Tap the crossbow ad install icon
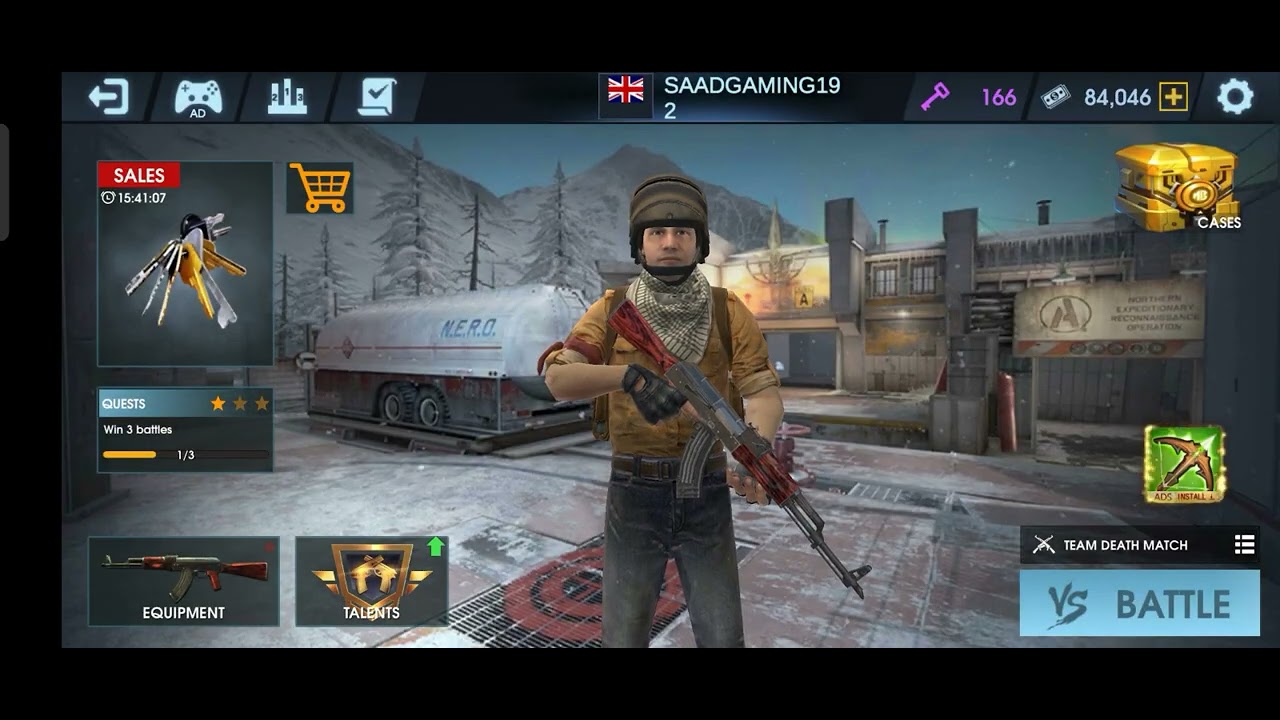This screenshot has width=1280, height=720. pyautogui.click(x=1185, y=464)
